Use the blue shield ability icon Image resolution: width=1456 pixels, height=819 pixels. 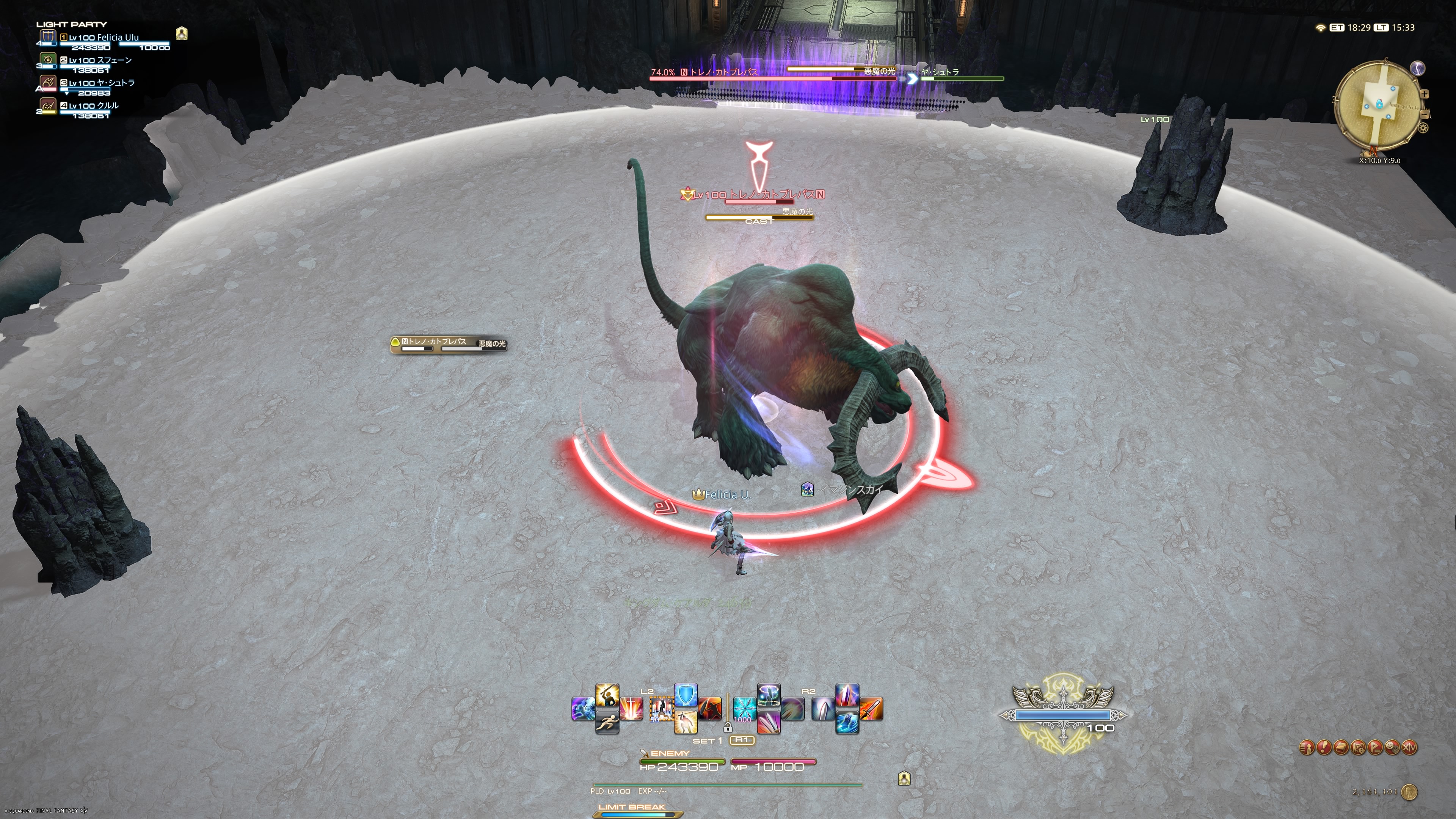686,695
